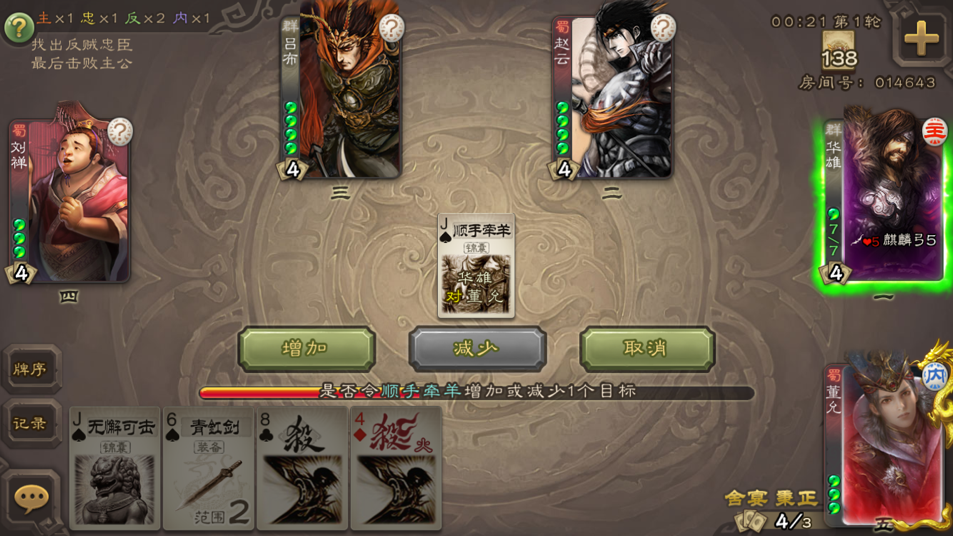Image resolution: width=953 pixels, height=536 pixels.
Task: Select the 4 of diamonds fire 杀 card
Action: [395, 467]
